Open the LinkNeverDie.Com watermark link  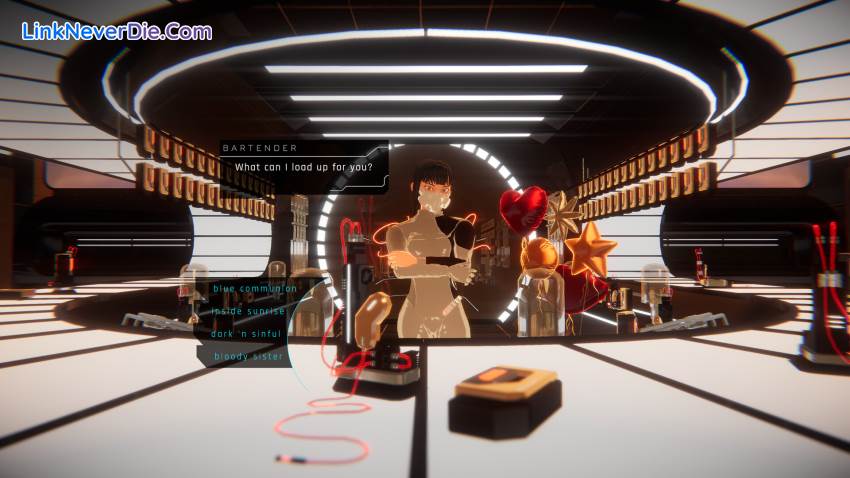coord(116,31)
